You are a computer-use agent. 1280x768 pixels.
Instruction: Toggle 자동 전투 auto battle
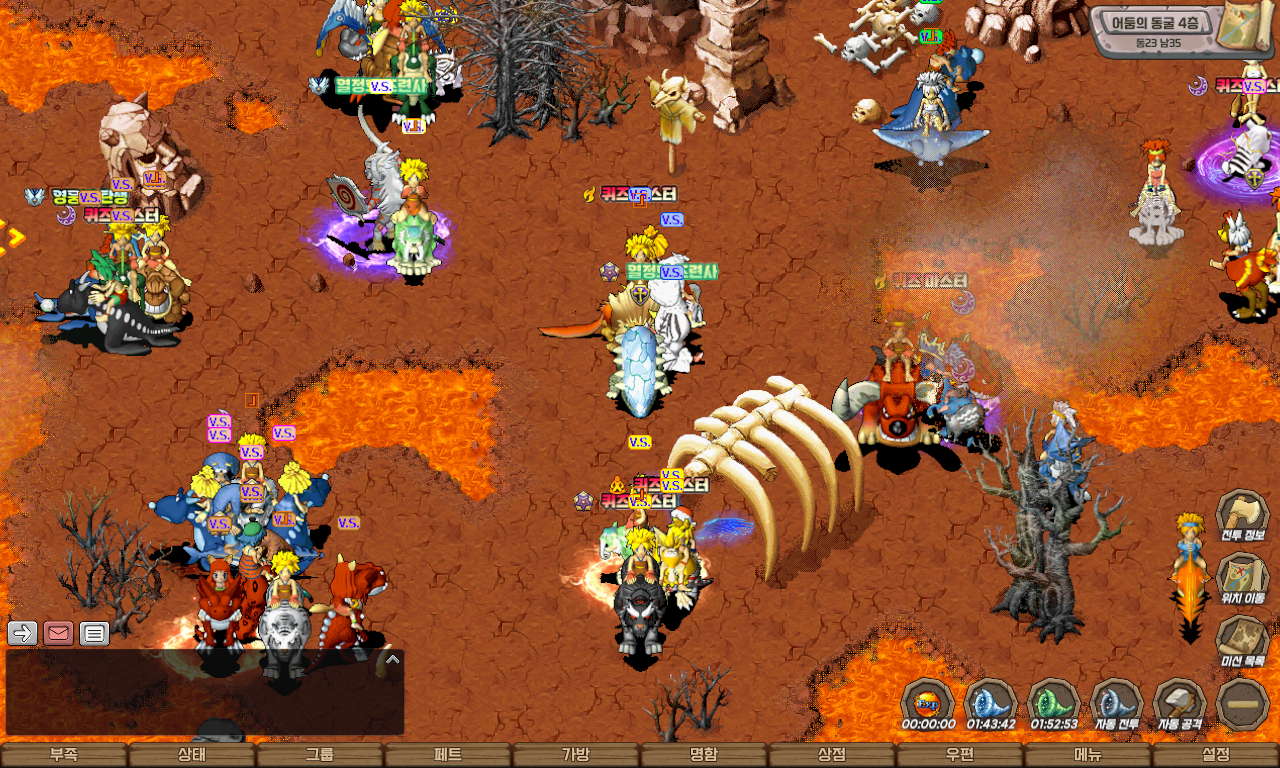(1116, 702)
